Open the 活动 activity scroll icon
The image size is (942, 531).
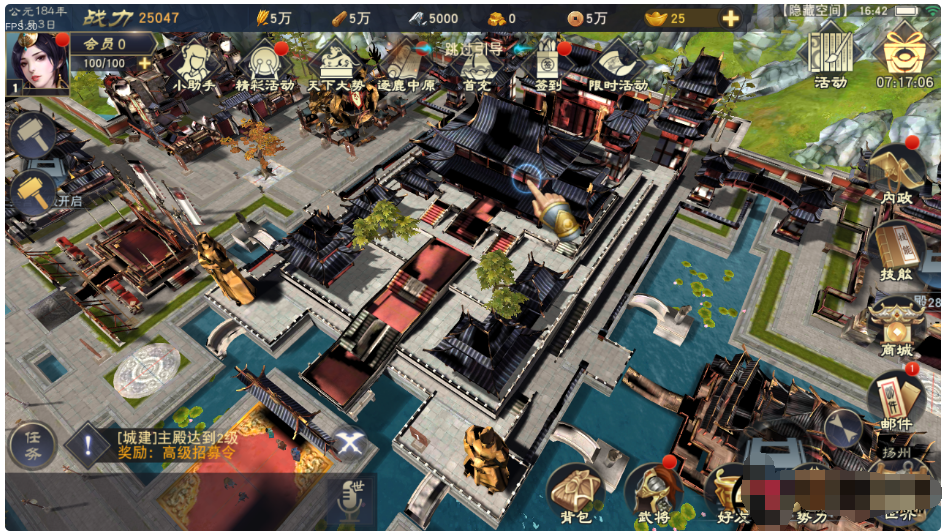pos(829,55)
